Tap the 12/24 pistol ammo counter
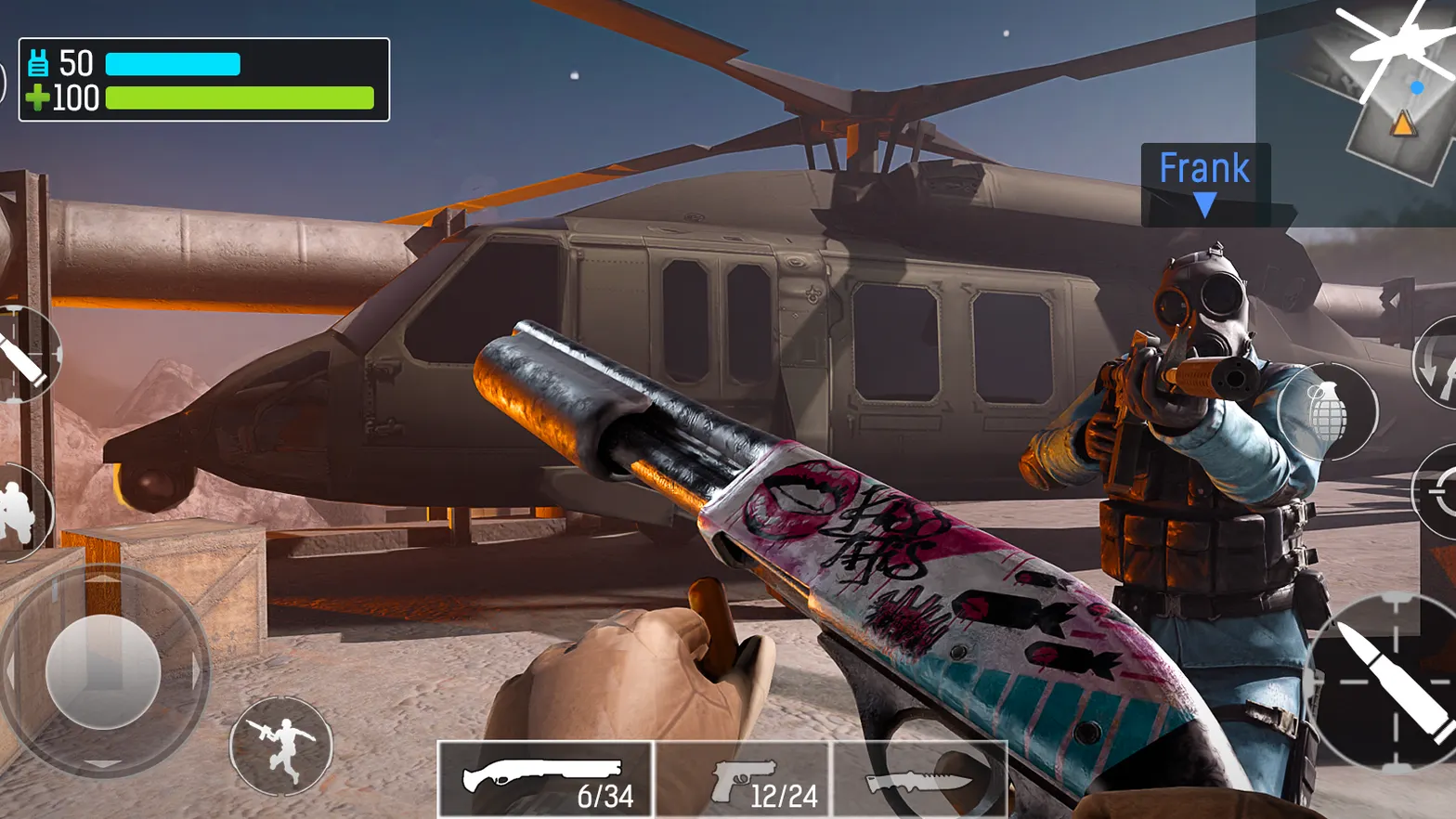 point(783,797)
